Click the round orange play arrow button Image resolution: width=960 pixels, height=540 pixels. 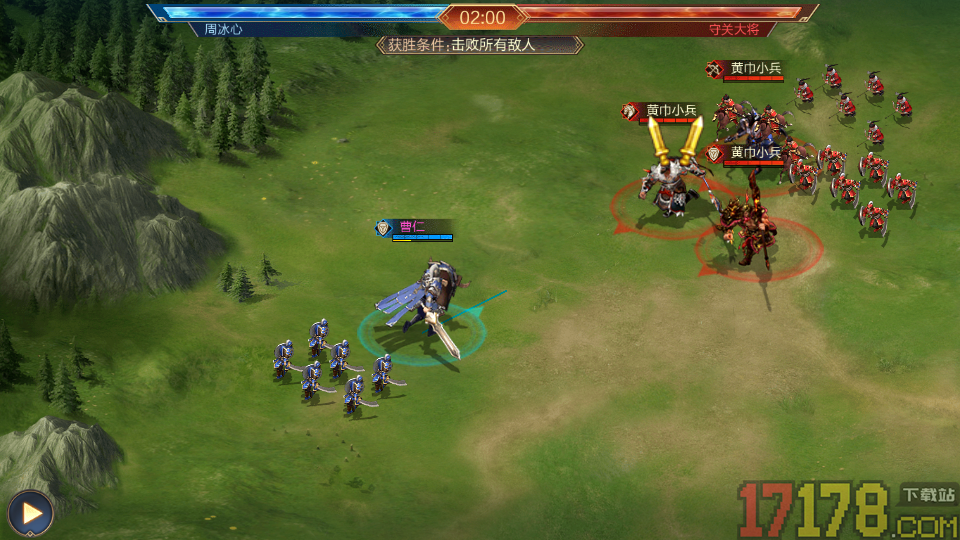tap(31, 514)
